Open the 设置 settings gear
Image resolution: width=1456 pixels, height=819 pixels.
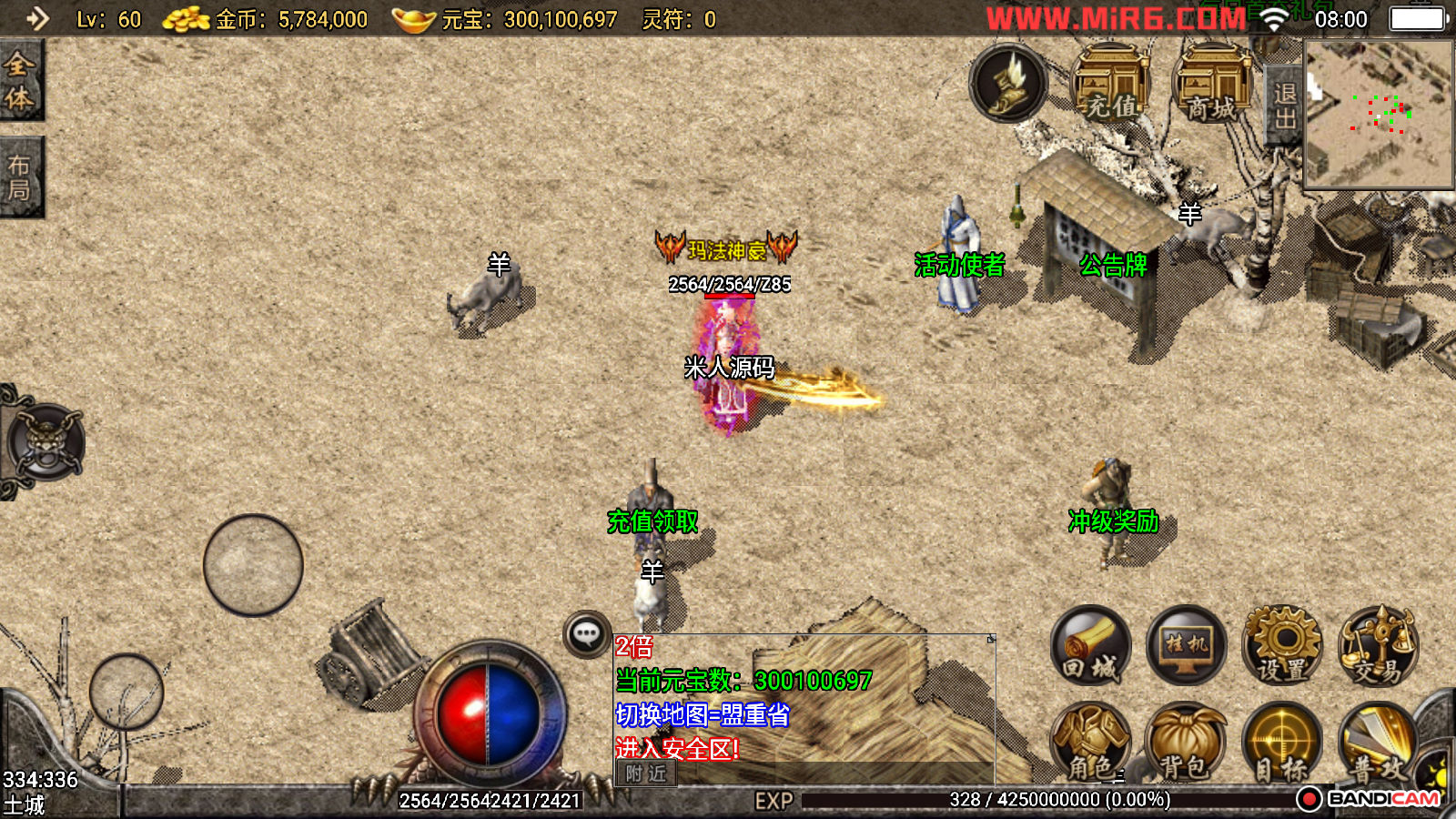click(1283, 645)
